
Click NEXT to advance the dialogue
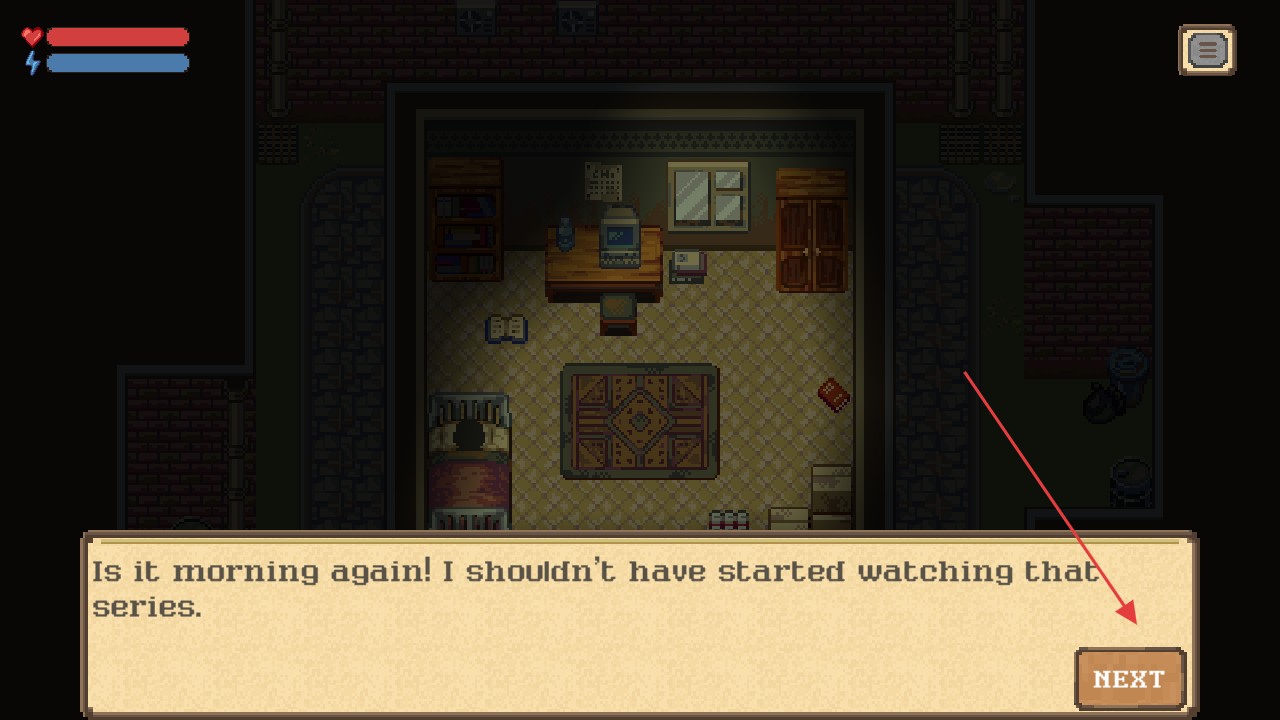(1130, 679)
